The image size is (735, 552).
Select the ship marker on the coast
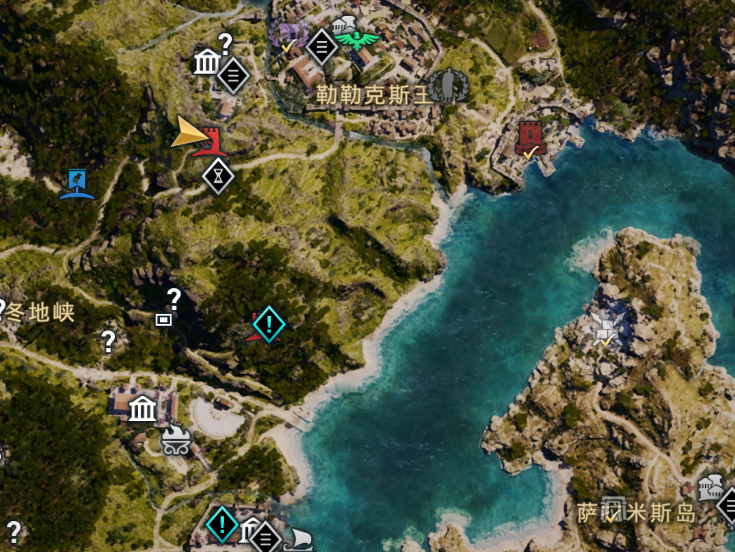298,541
